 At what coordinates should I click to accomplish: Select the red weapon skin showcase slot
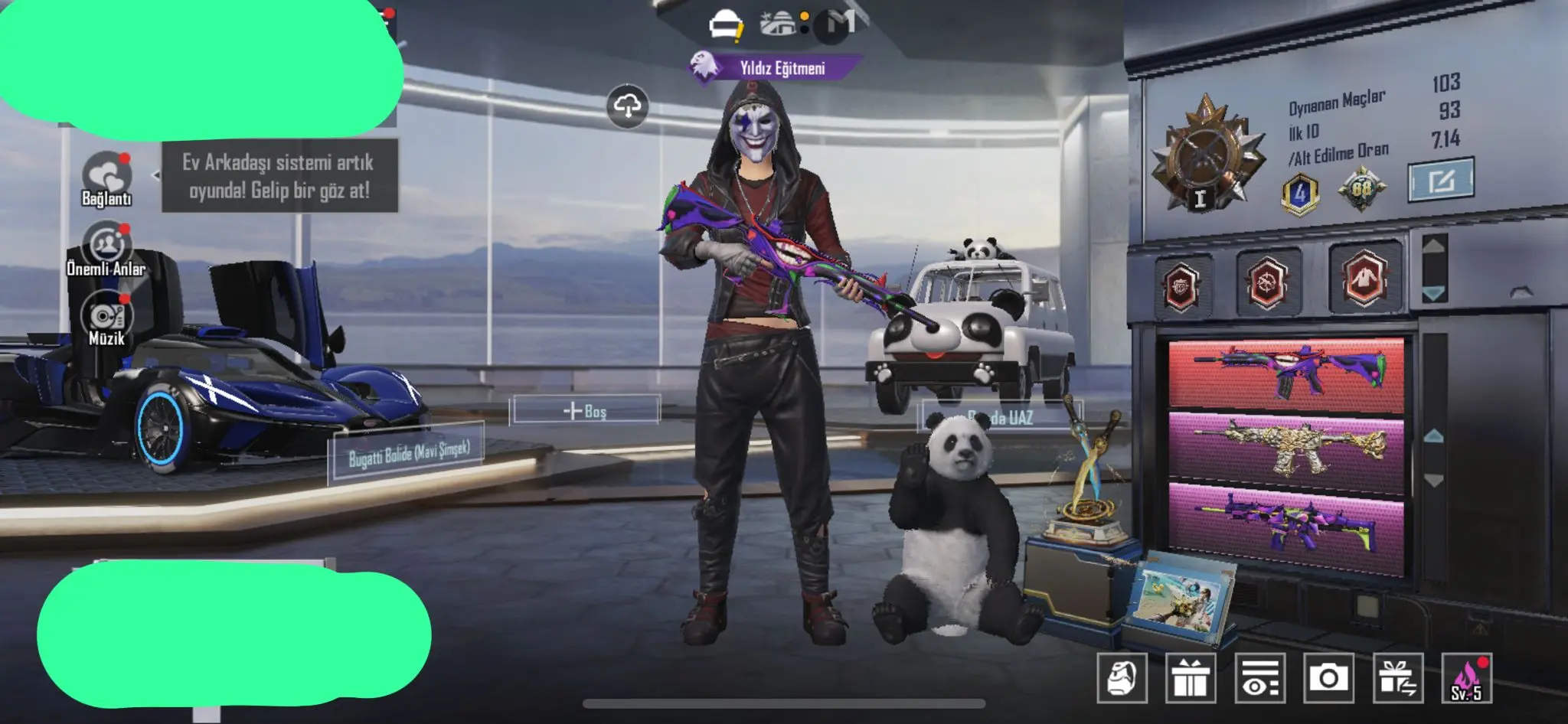pos(1286,373)
